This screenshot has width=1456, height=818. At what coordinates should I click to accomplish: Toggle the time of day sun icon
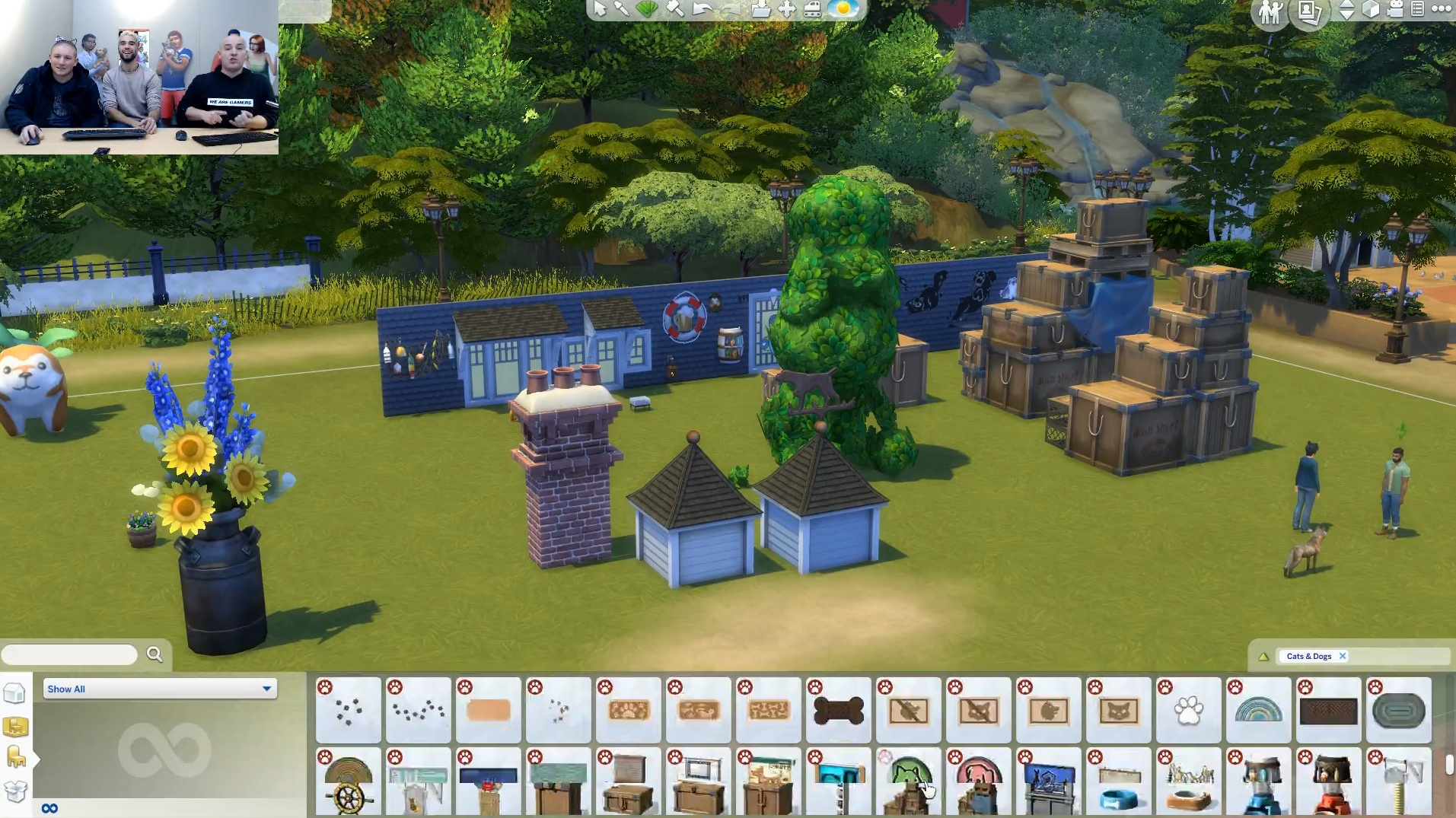(x=843, y=9)
